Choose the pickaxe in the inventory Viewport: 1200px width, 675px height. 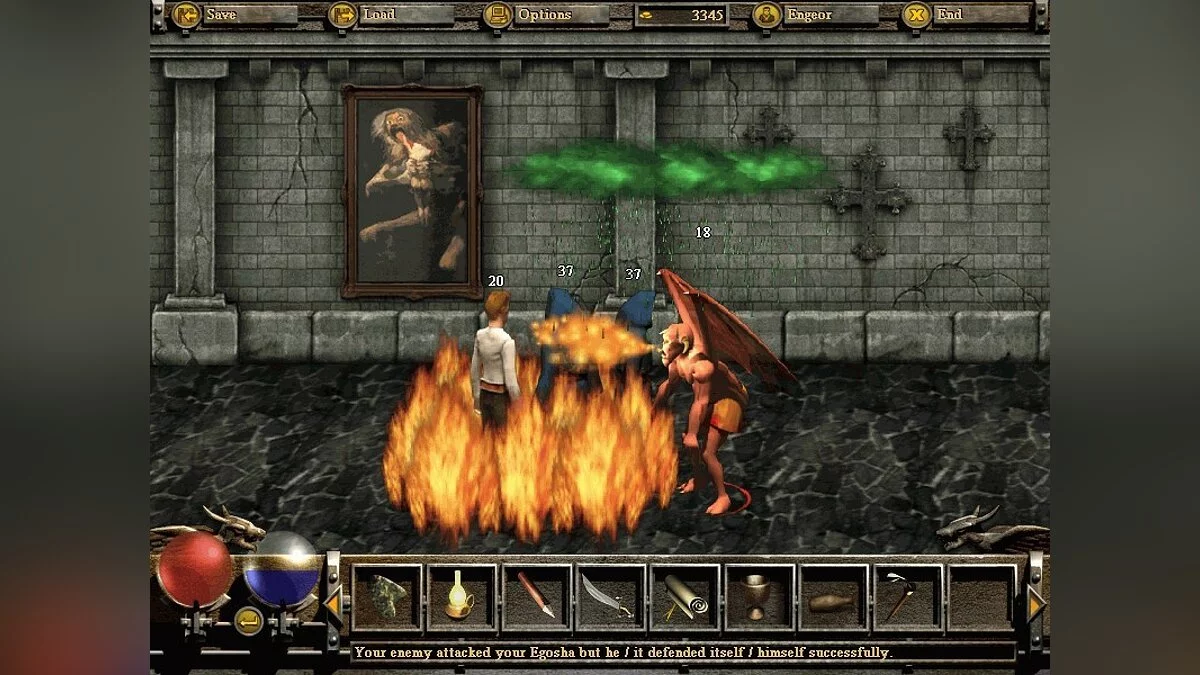(x=908, y=598)
